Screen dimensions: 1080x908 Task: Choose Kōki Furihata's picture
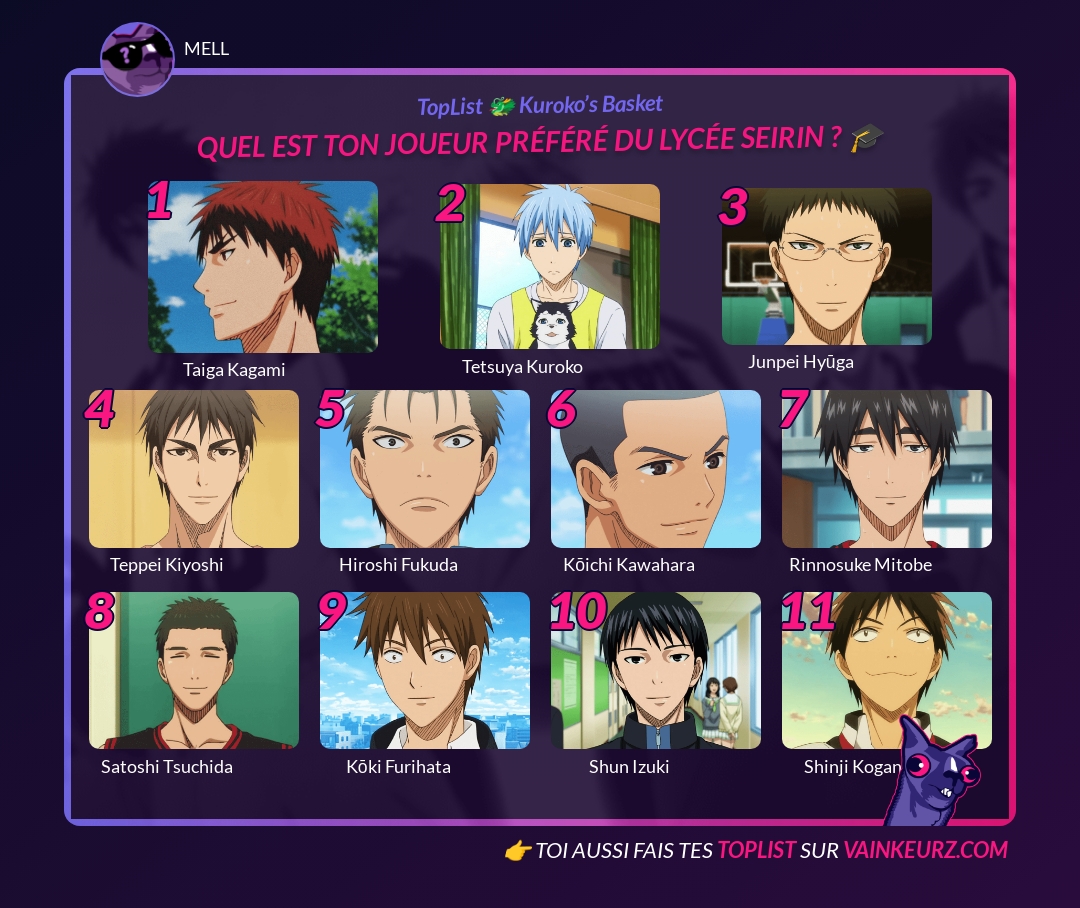[425, 670]
